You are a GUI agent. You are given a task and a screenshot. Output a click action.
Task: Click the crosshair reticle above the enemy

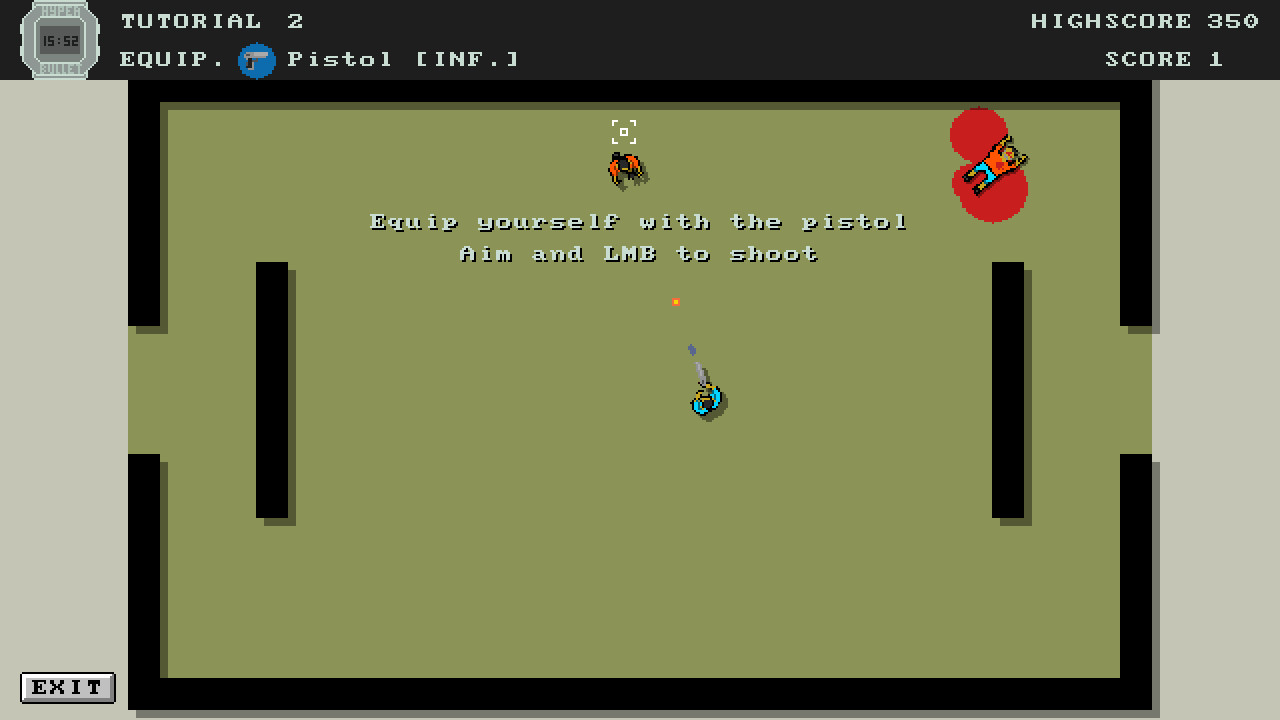pos(624,131)
